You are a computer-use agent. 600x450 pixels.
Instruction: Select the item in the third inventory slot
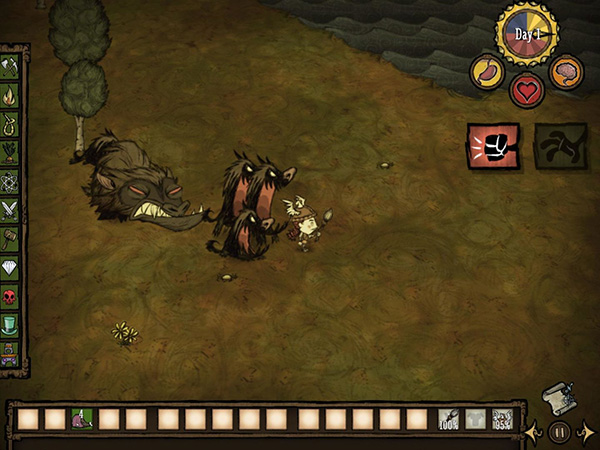click(x=82, y=420)
